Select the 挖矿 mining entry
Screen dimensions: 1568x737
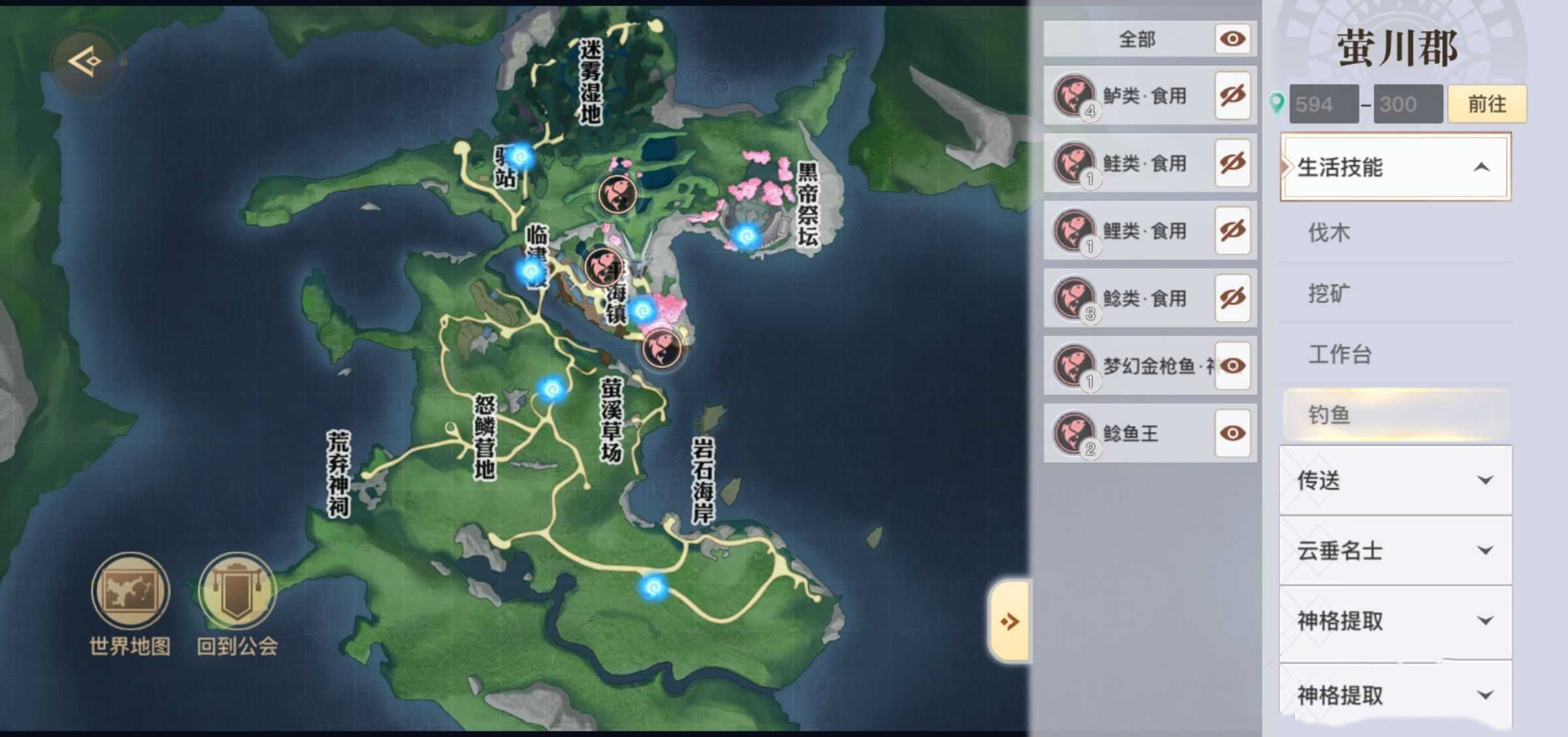[1330, 293]
